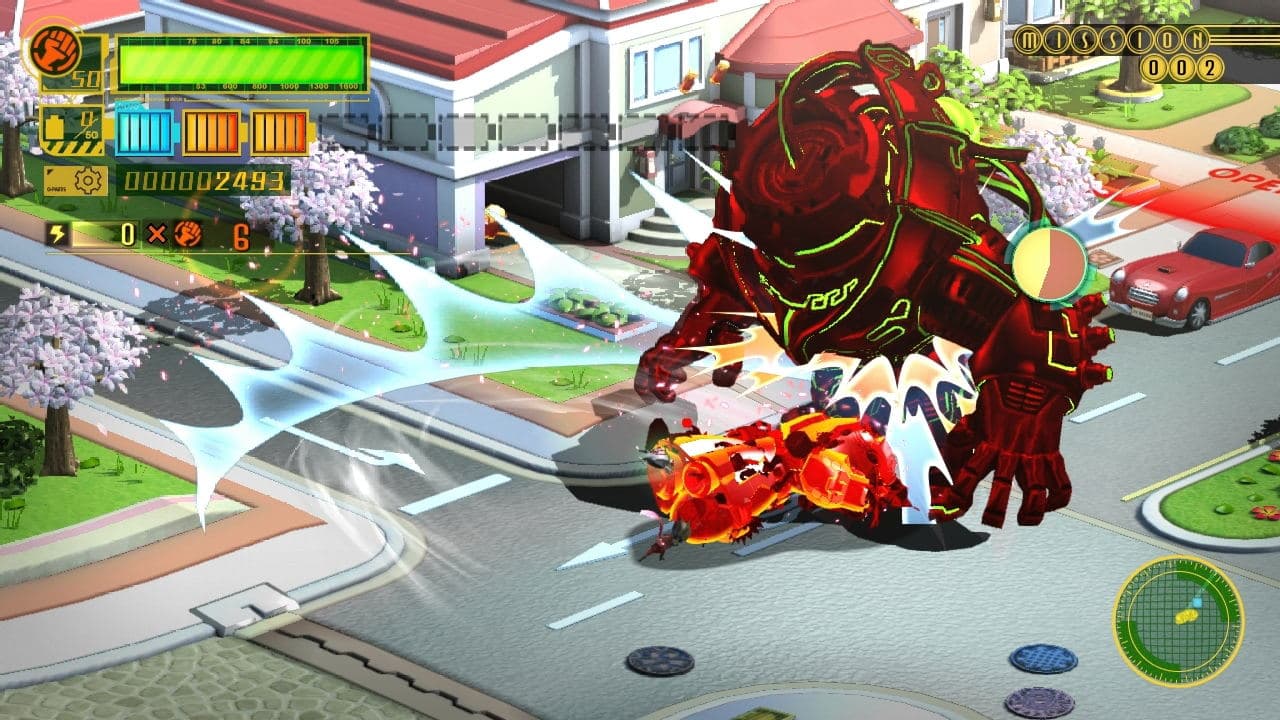Click the first orange battery cell
The width and height of the screenshot is (1280, 720).
point(211,132)
